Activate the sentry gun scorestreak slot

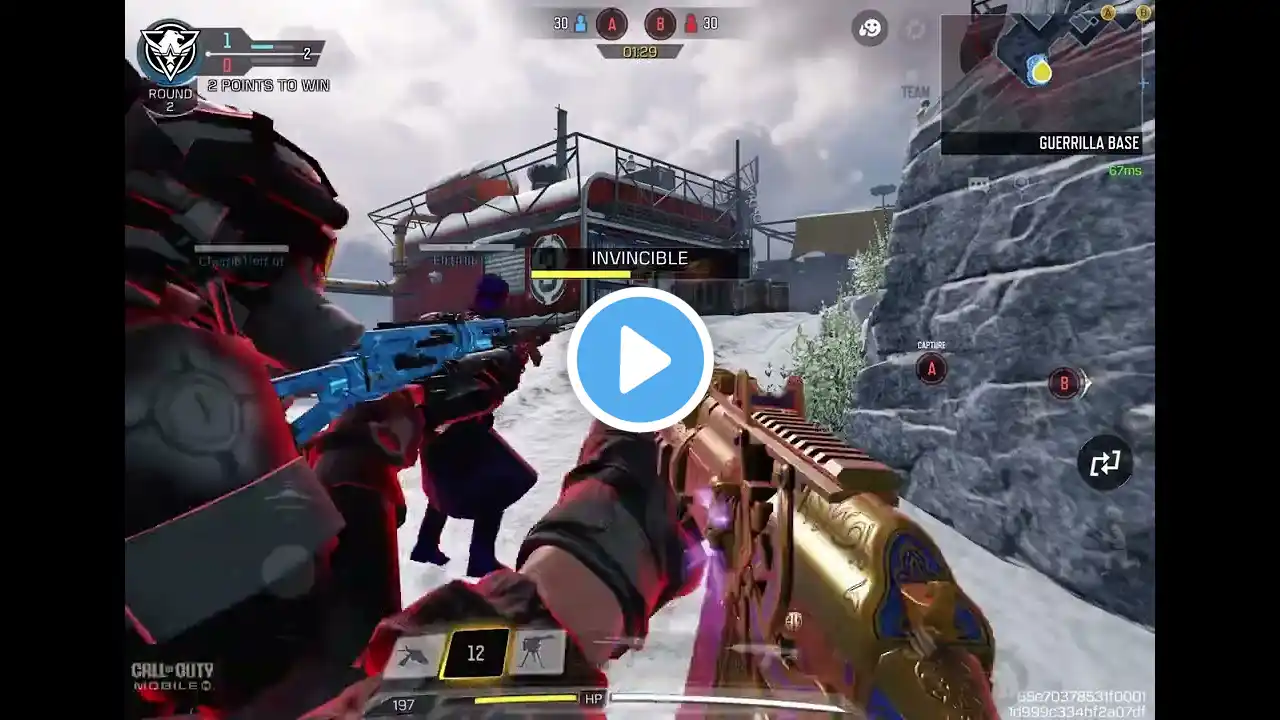pyautogui.click(x=539, y=653)
